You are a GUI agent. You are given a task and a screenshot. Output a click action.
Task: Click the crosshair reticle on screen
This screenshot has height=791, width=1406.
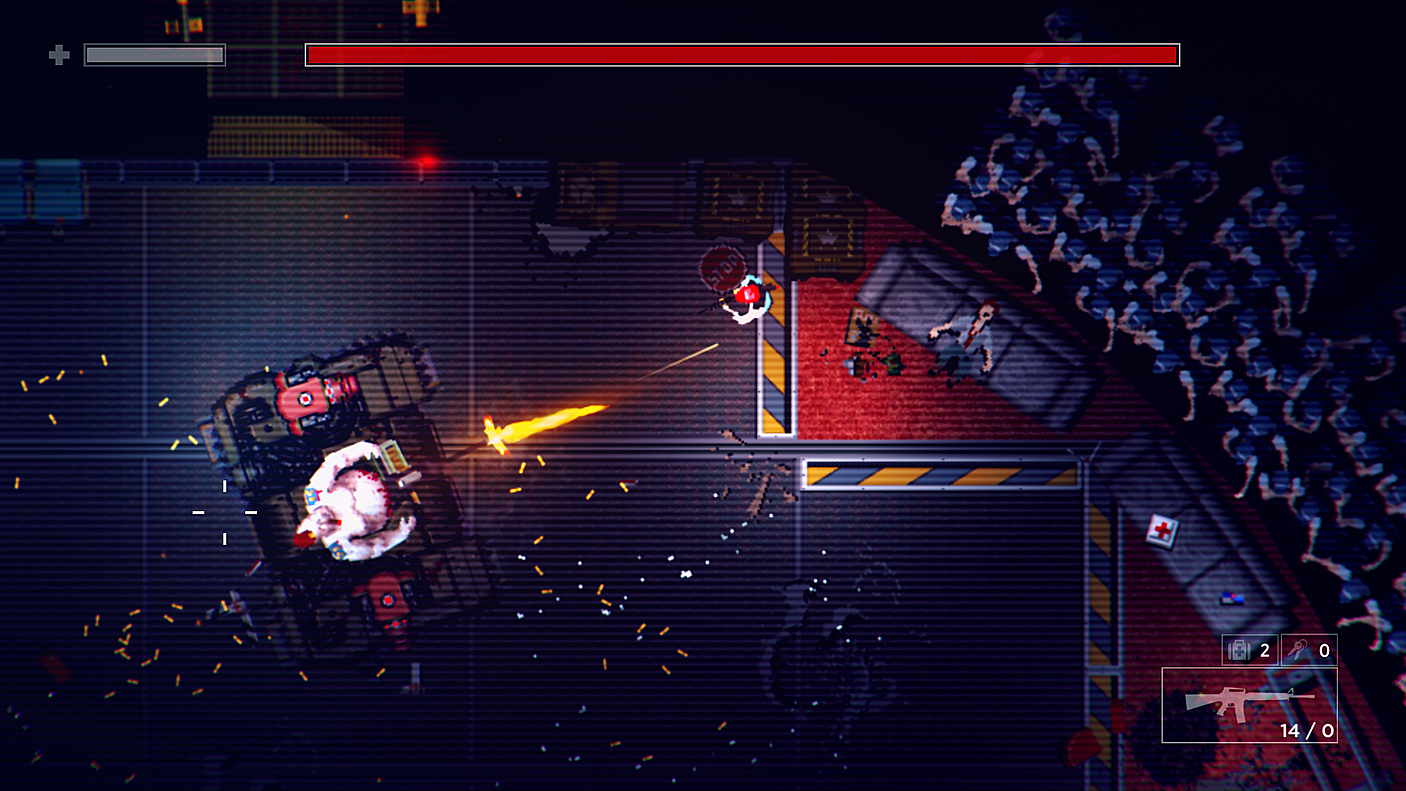223,512
